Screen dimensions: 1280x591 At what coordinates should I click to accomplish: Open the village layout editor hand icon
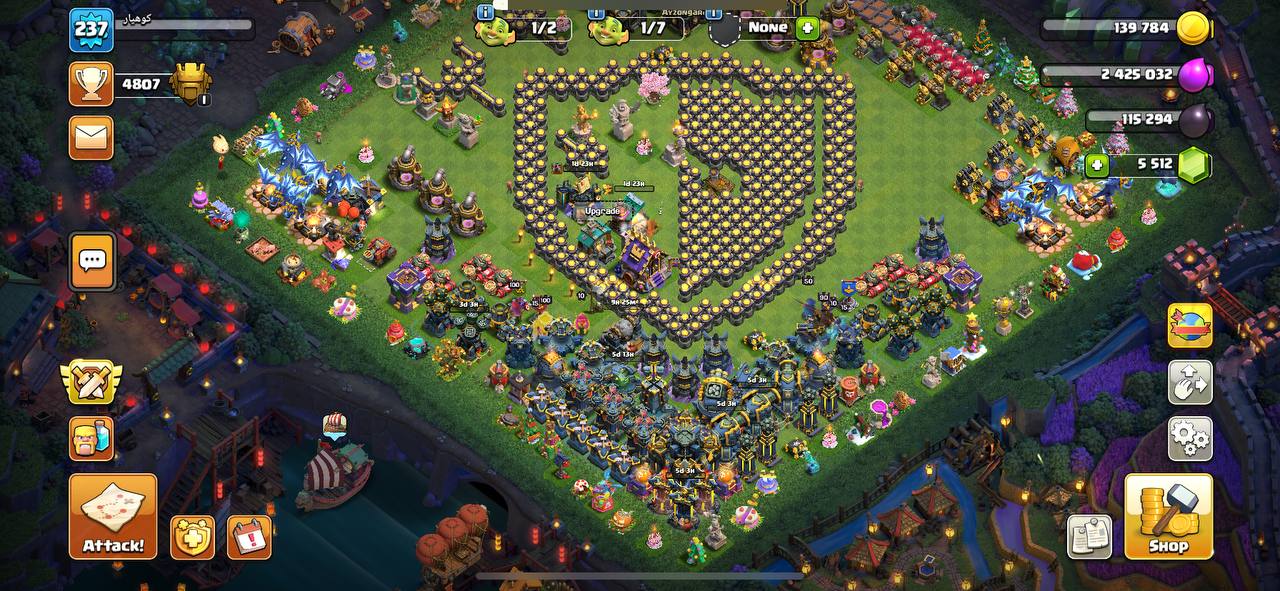pos(1190,382)
